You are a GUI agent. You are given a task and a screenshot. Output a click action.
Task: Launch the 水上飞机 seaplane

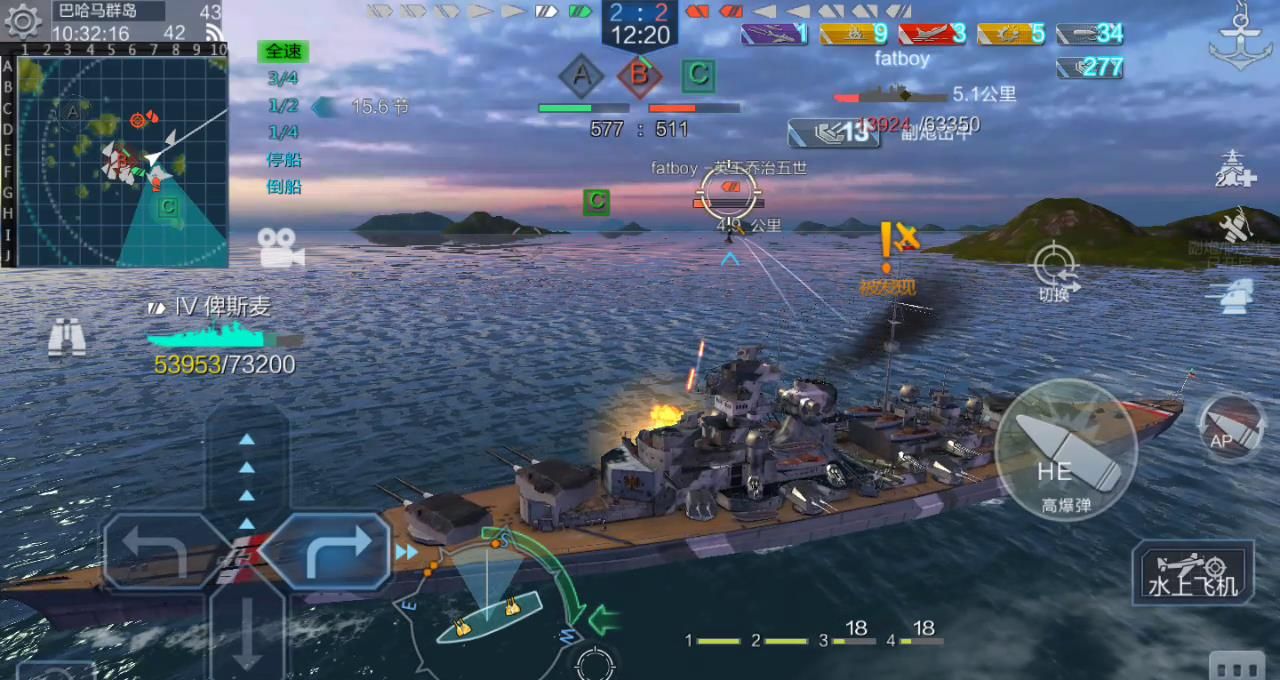(x=1193, y=573)
